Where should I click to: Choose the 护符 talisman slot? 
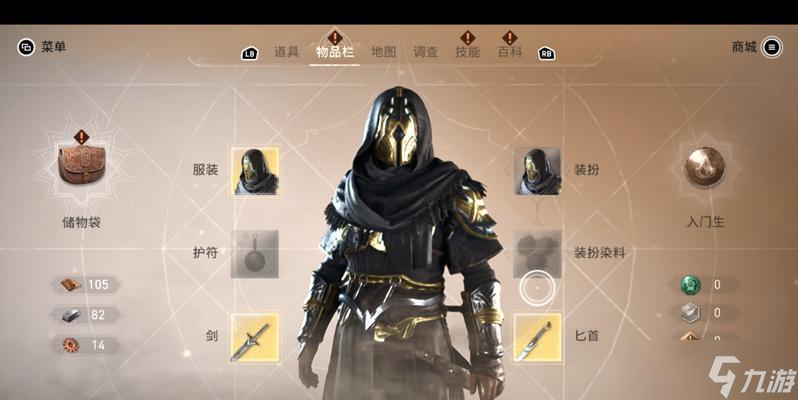[x=255, y=253]
